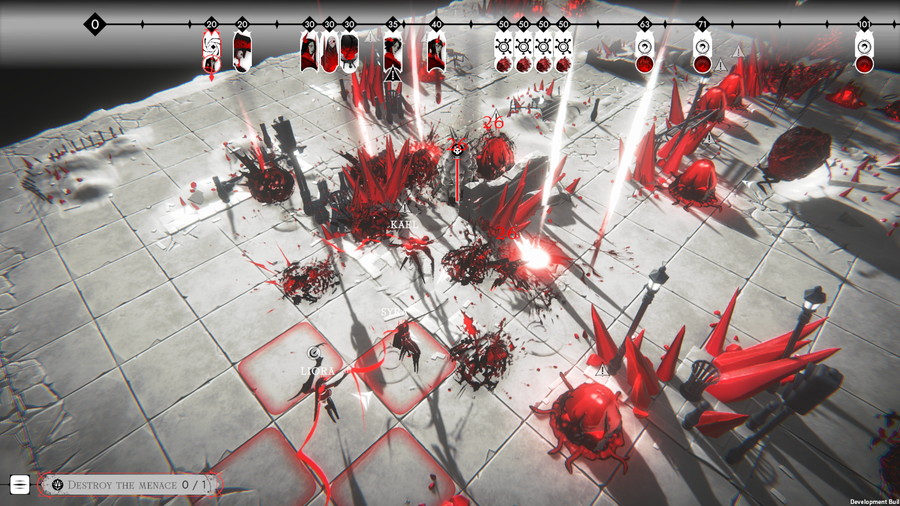Click the timeline start diamond showing 0
Viewport: 900px width, 506px height.
point(95,23)
